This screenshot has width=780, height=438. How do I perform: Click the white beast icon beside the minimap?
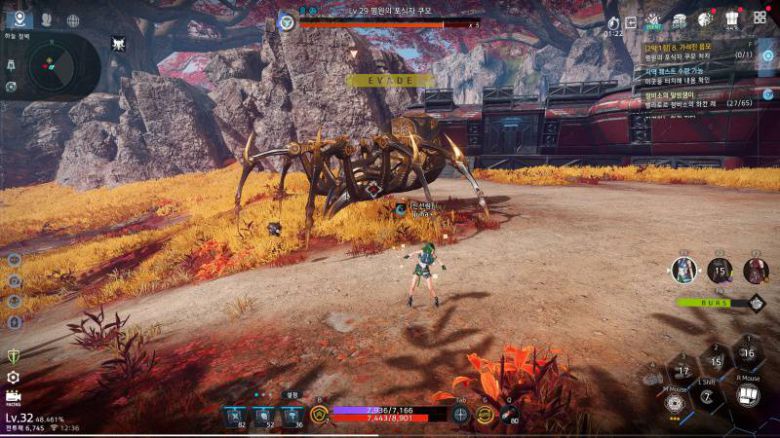pos(118,43)
